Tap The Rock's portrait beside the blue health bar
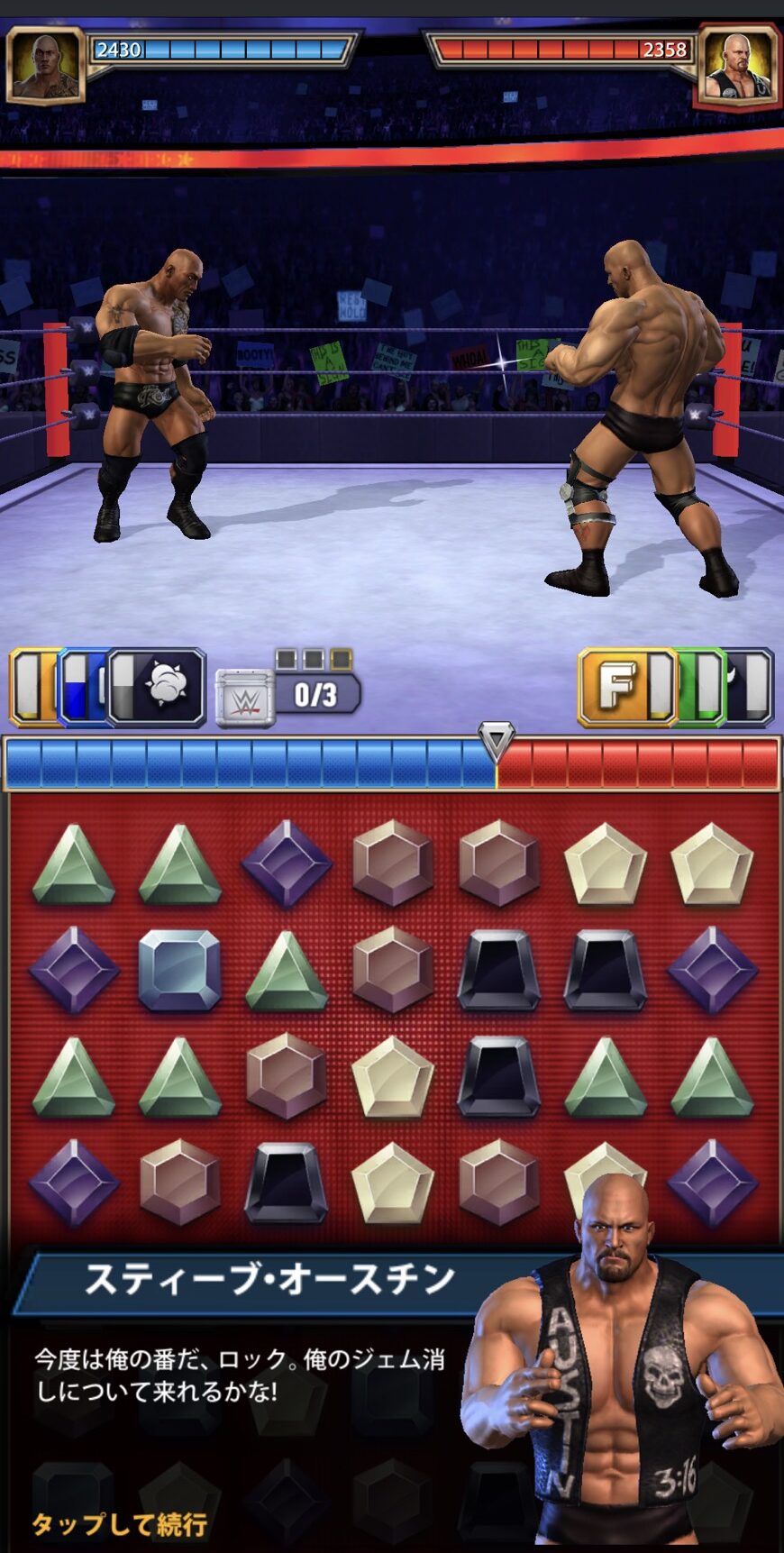The image size is (784, 1553). tap(46, 64)
